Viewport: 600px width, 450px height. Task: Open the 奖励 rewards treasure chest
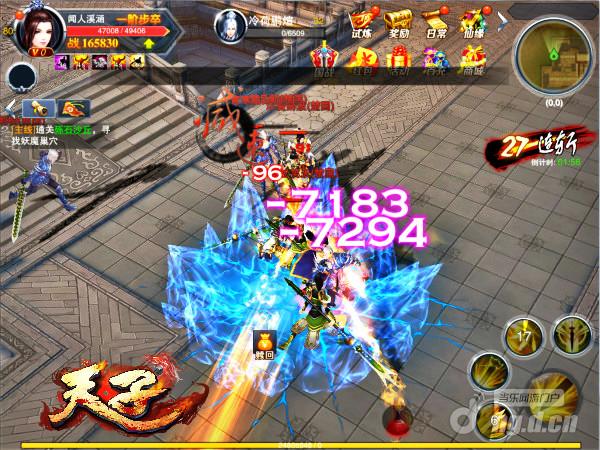(398, 23)
